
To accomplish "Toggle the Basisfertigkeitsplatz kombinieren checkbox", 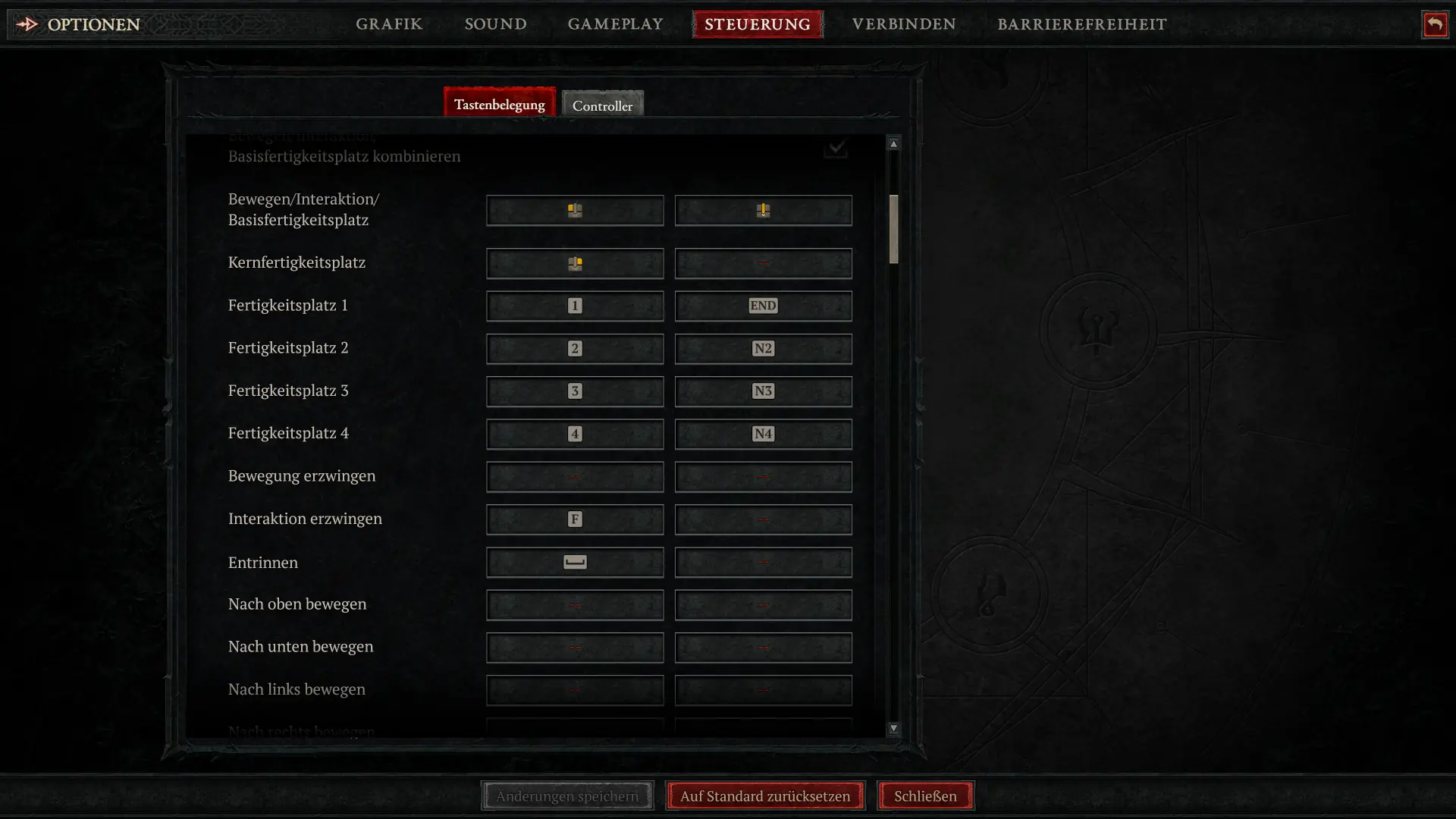I will tap(835, 149).
